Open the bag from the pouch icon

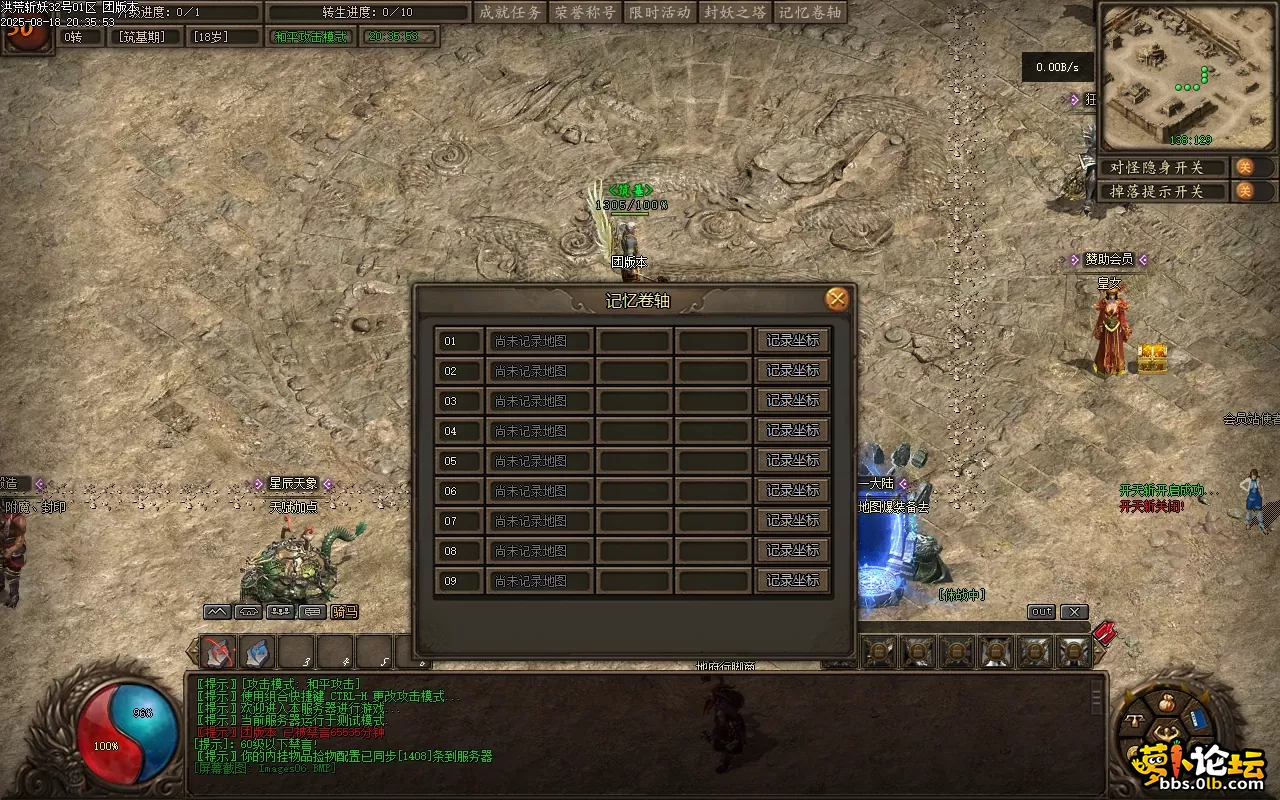point(1165,703)
